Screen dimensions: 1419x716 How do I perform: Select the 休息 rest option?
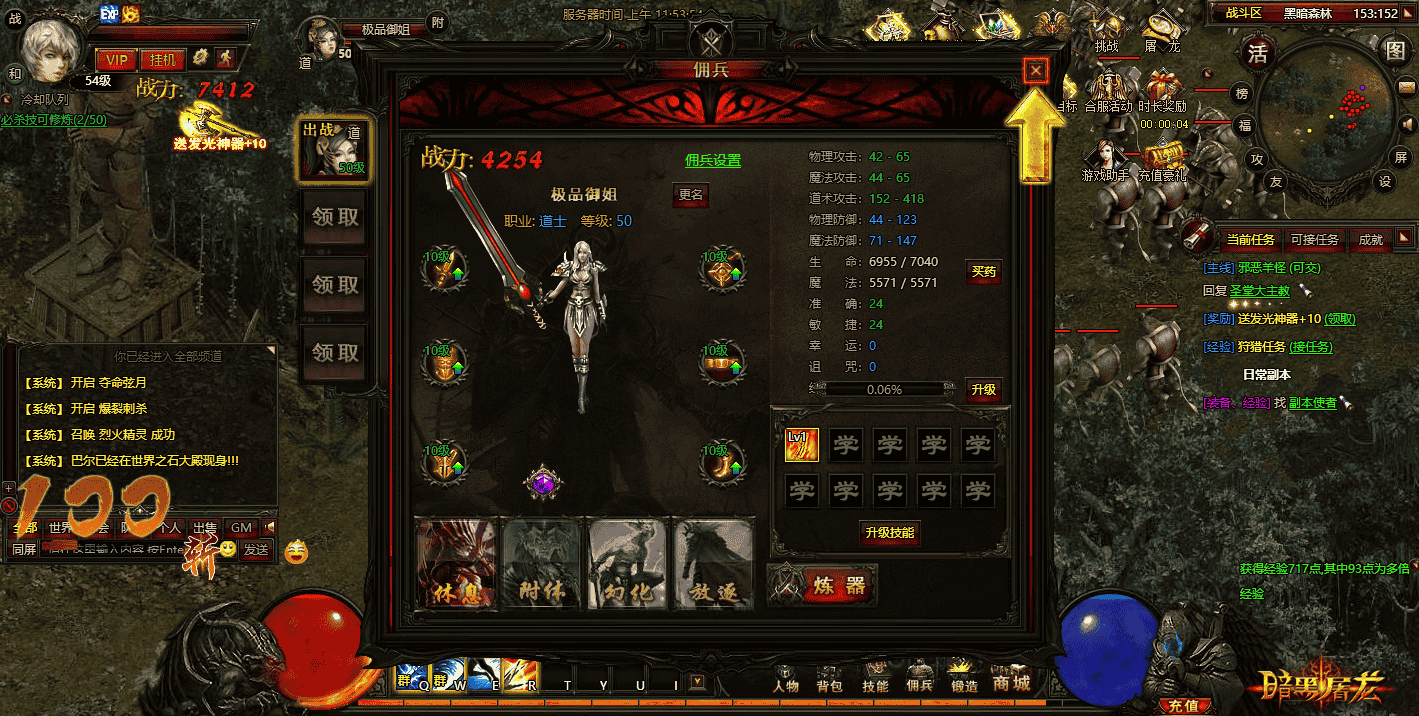pos(456,562)
